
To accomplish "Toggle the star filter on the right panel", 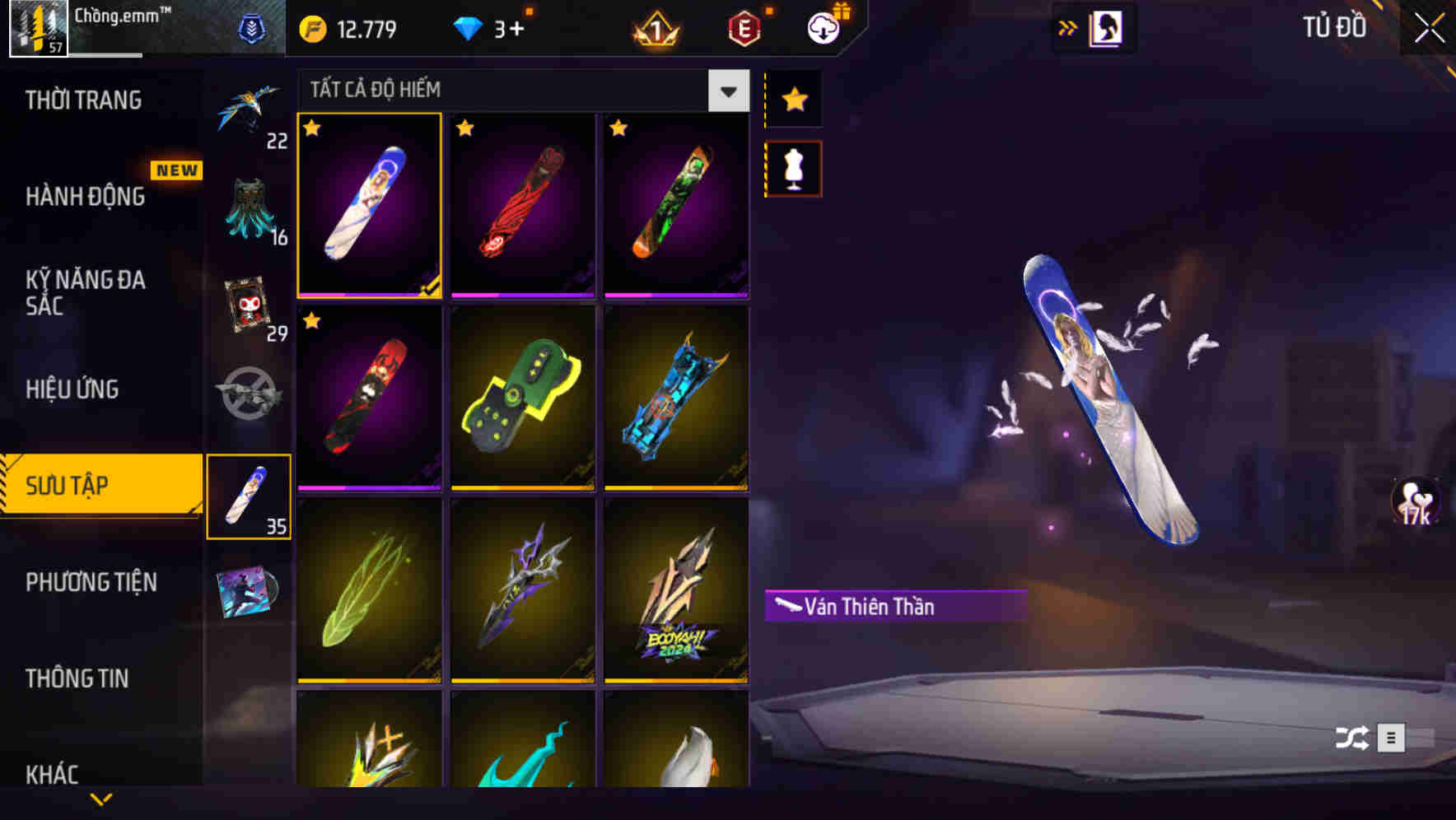I will click(x=792, y=99).
